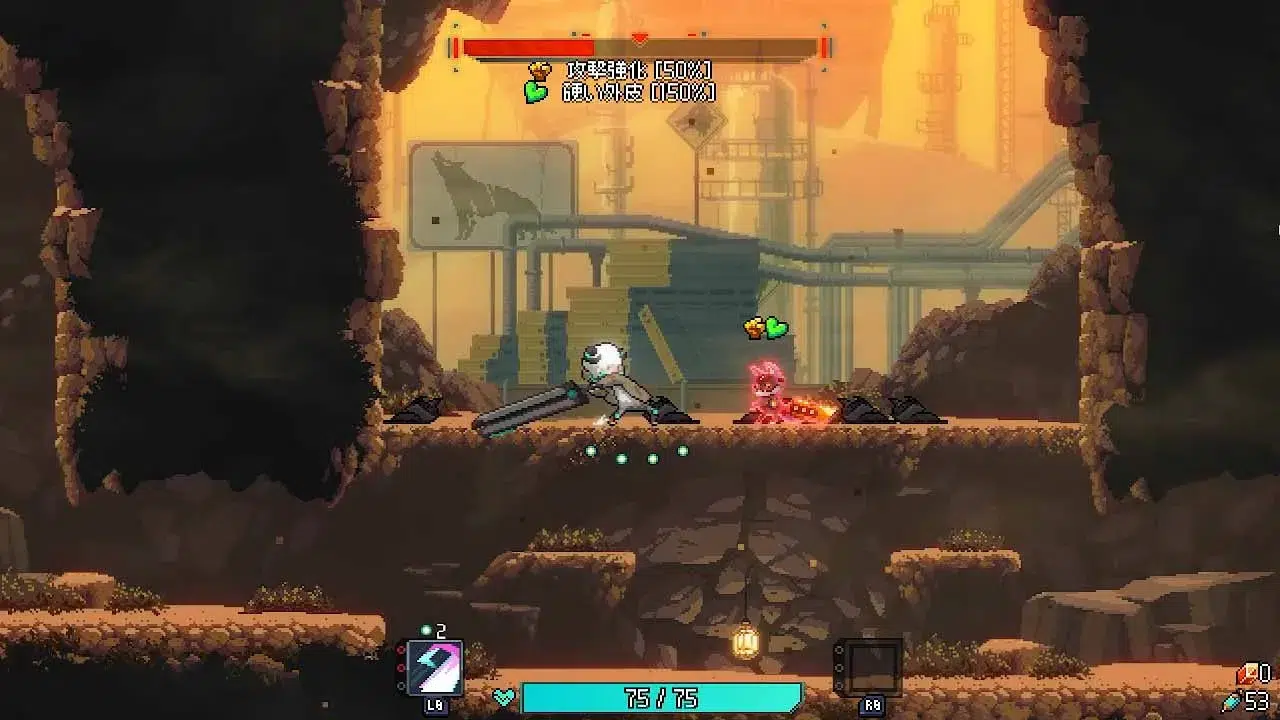Select the empty item slot frame
Screen dimensions: 1280x720
click(x=871, y=667)
